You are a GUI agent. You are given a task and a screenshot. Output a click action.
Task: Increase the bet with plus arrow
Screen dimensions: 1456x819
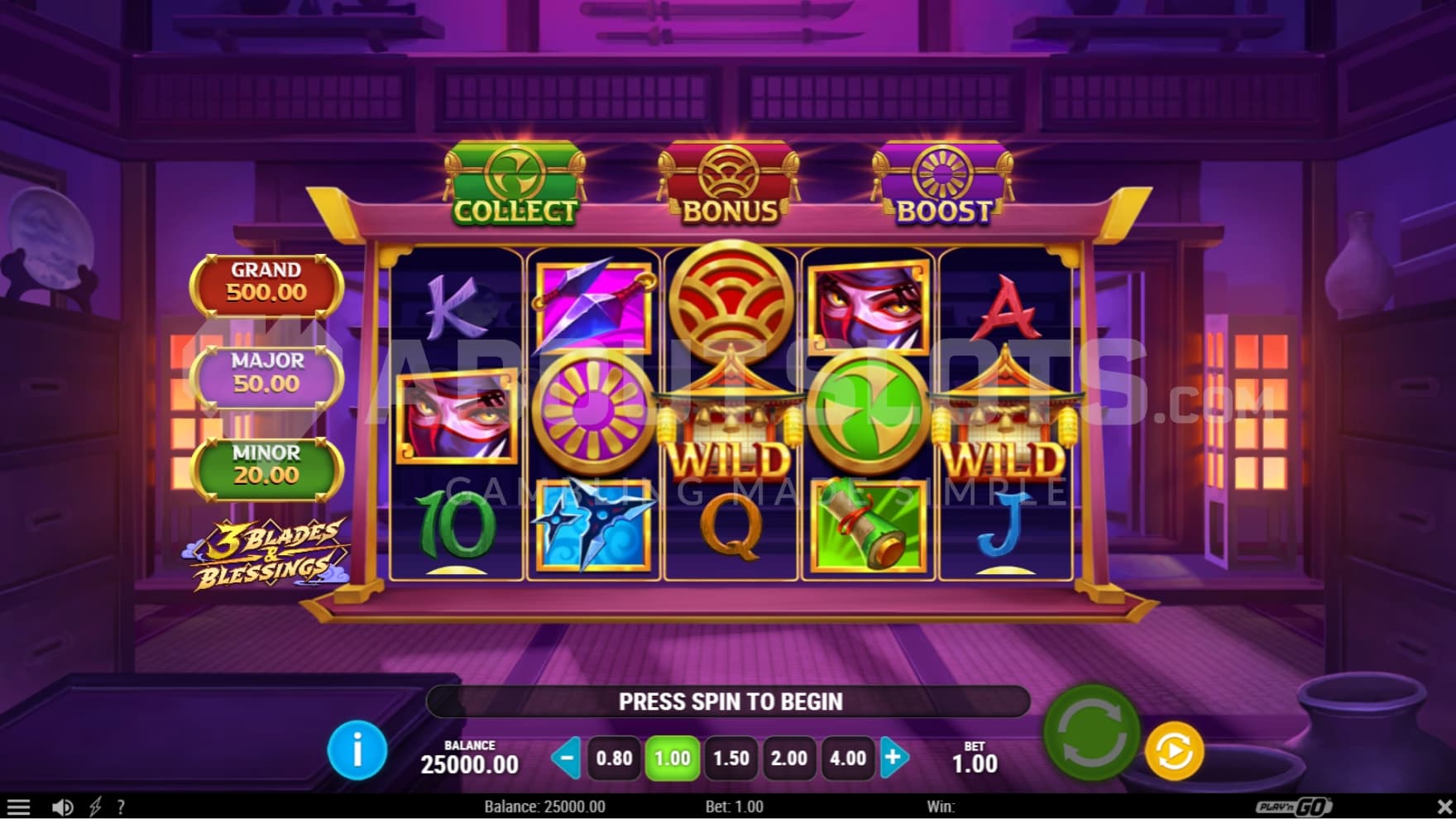click(893, 758)
